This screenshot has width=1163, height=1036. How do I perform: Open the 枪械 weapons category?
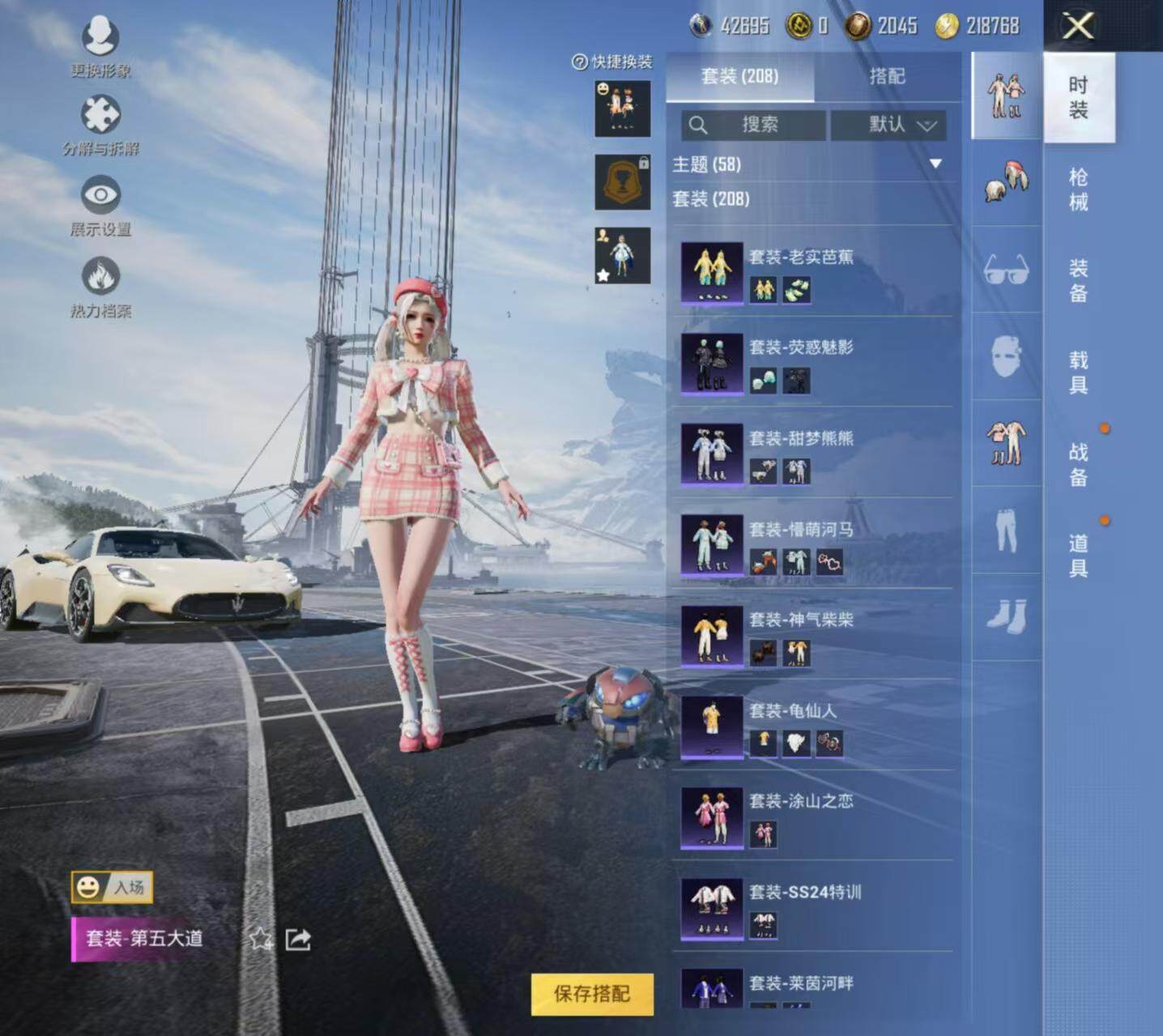[1078, 190]
